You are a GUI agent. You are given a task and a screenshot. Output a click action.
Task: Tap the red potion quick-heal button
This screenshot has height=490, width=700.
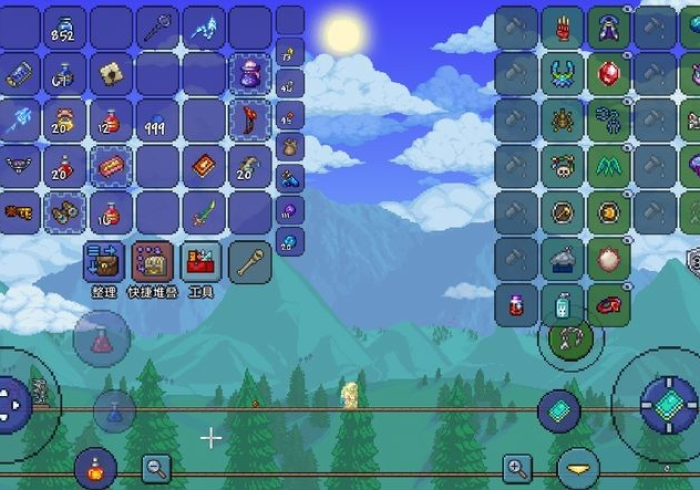tap(102, 339)
